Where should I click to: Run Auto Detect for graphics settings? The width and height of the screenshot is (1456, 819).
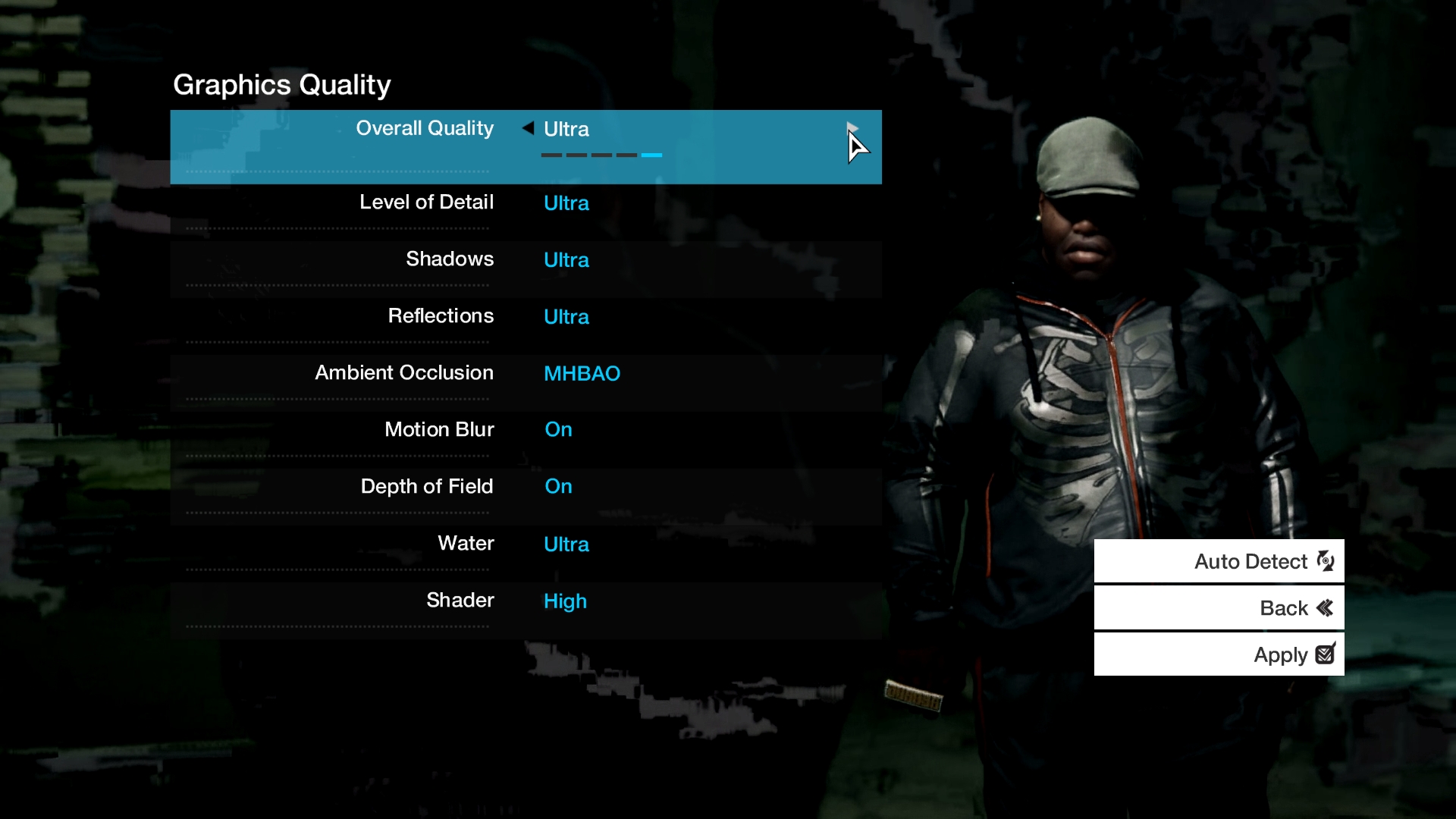pyautogui.click(x=1219, y=561)
